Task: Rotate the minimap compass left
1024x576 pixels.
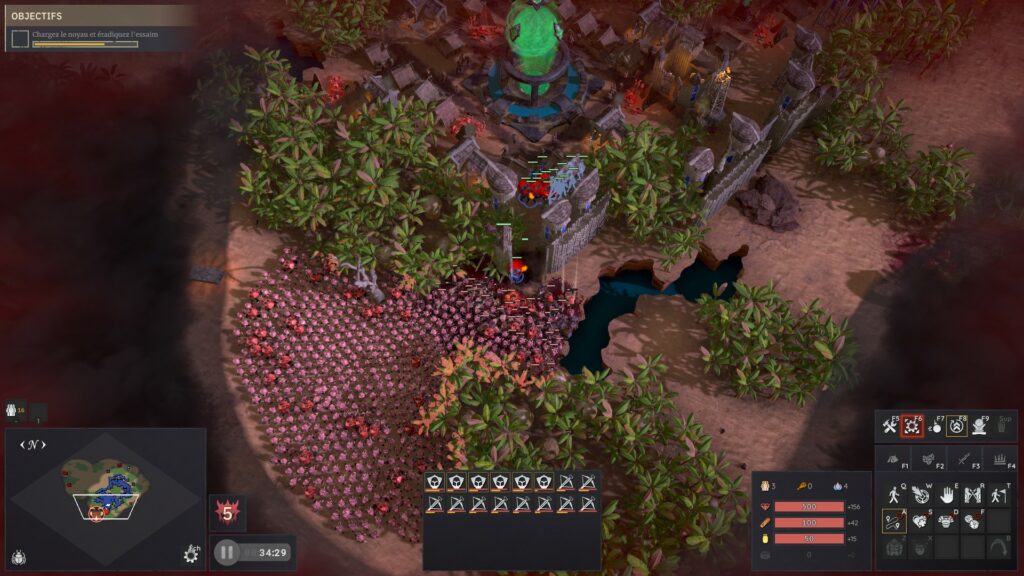Action: click(23, 444)
